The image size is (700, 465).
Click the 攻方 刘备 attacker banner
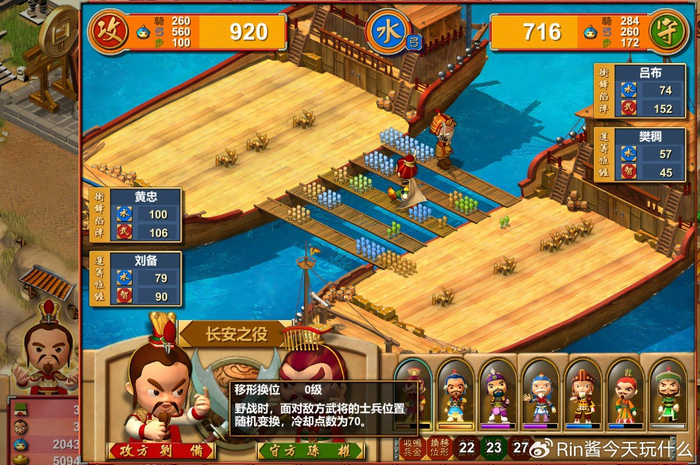tap(160, 451)
